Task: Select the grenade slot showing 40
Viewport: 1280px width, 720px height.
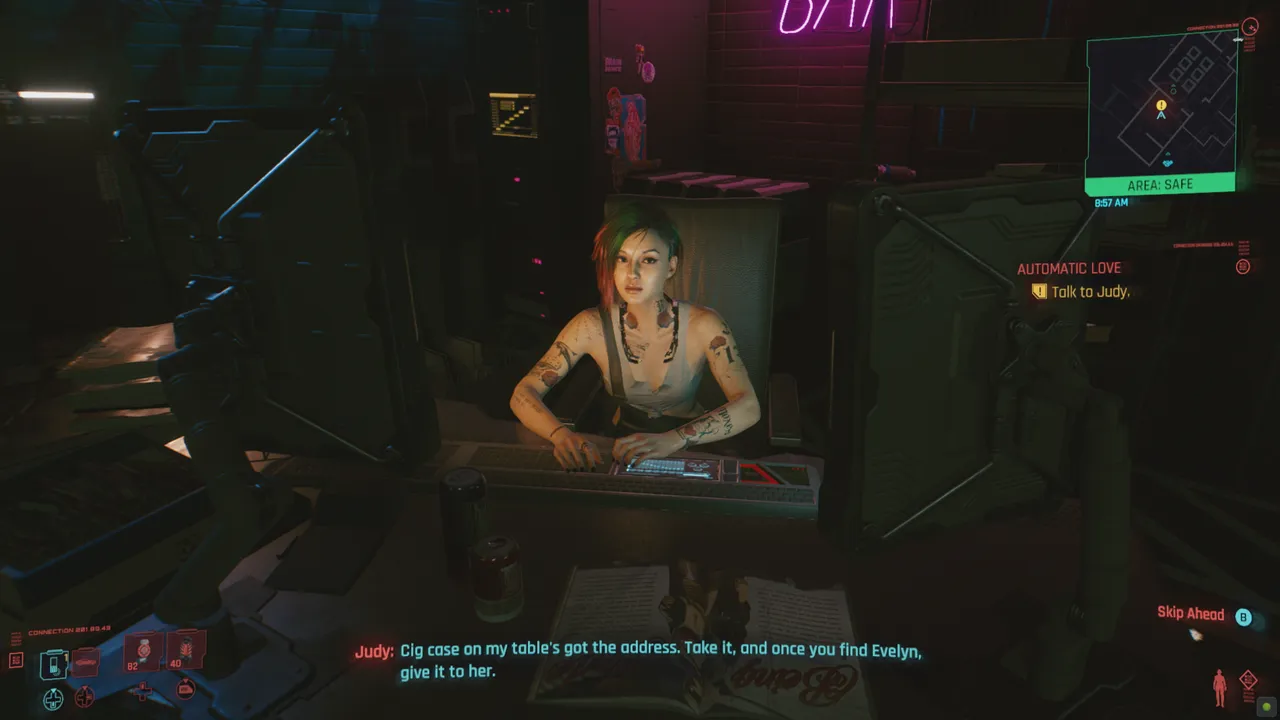Action: pyautogui.click(x=185, y=650)
